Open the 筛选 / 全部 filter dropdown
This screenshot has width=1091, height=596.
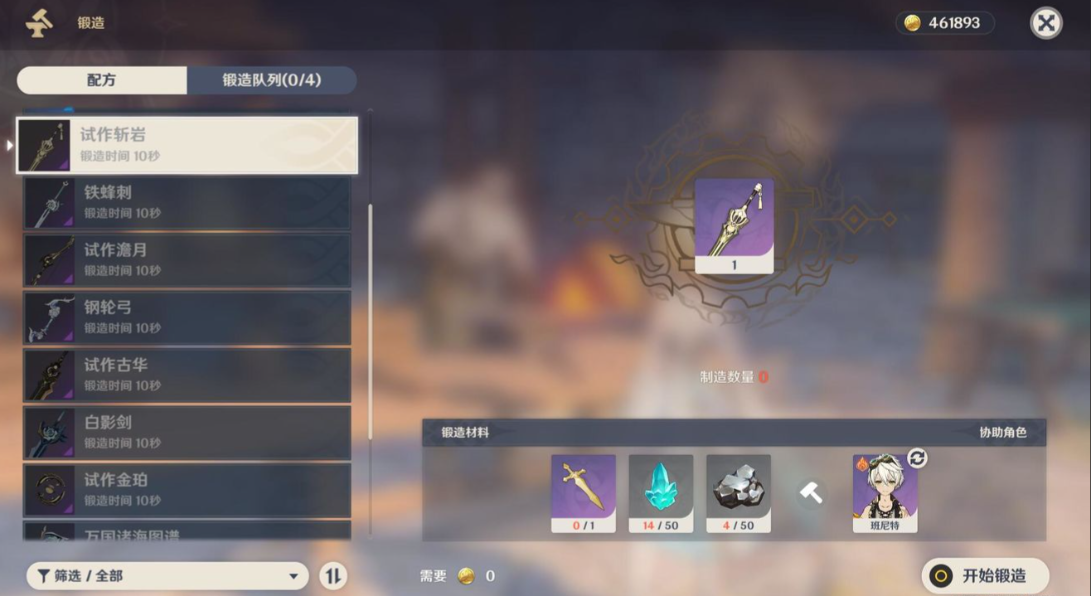pyautogui.click(x=168, y=576)
